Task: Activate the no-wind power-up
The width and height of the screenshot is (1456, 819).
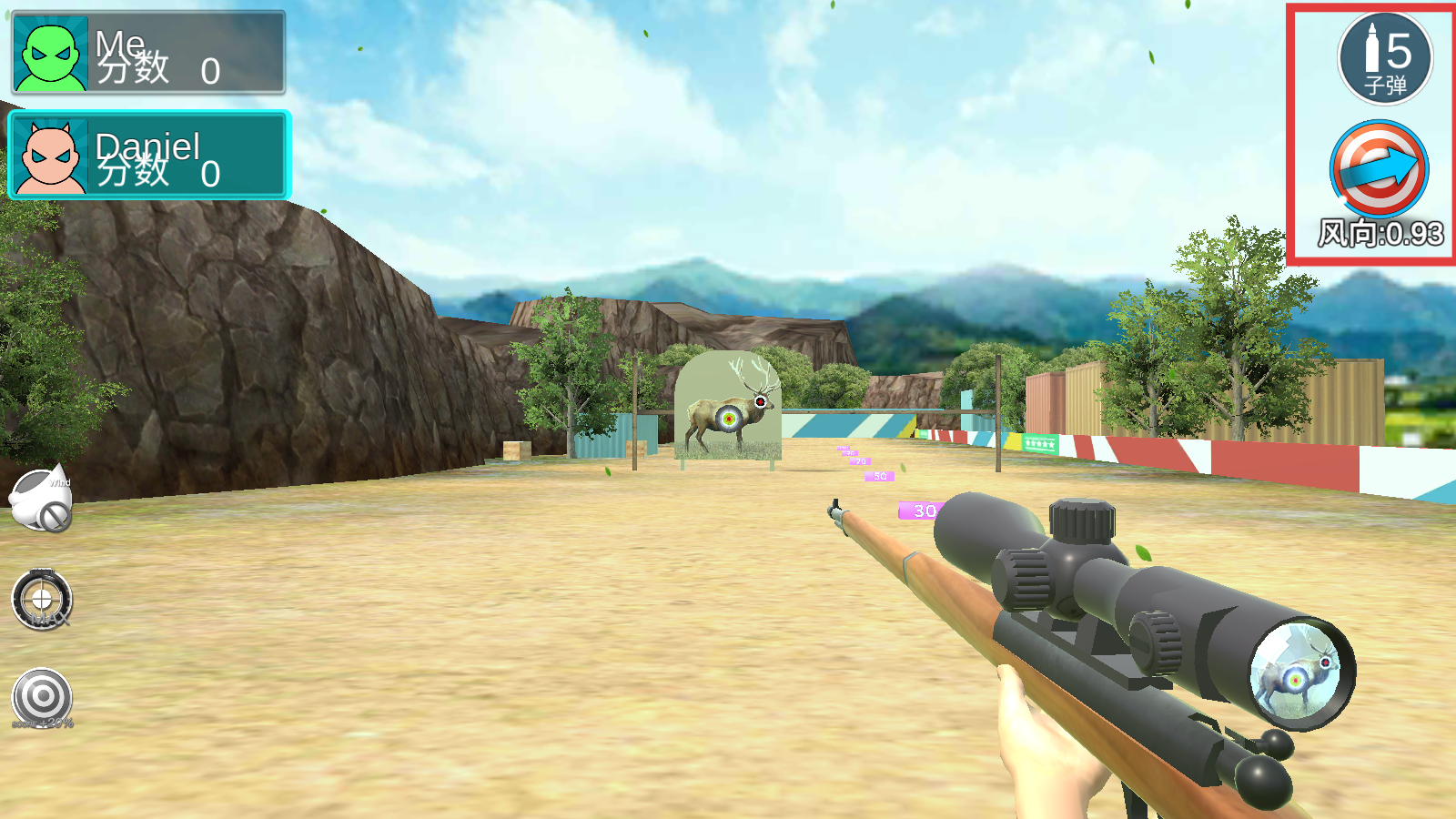Action: click(x=41, y=500)
